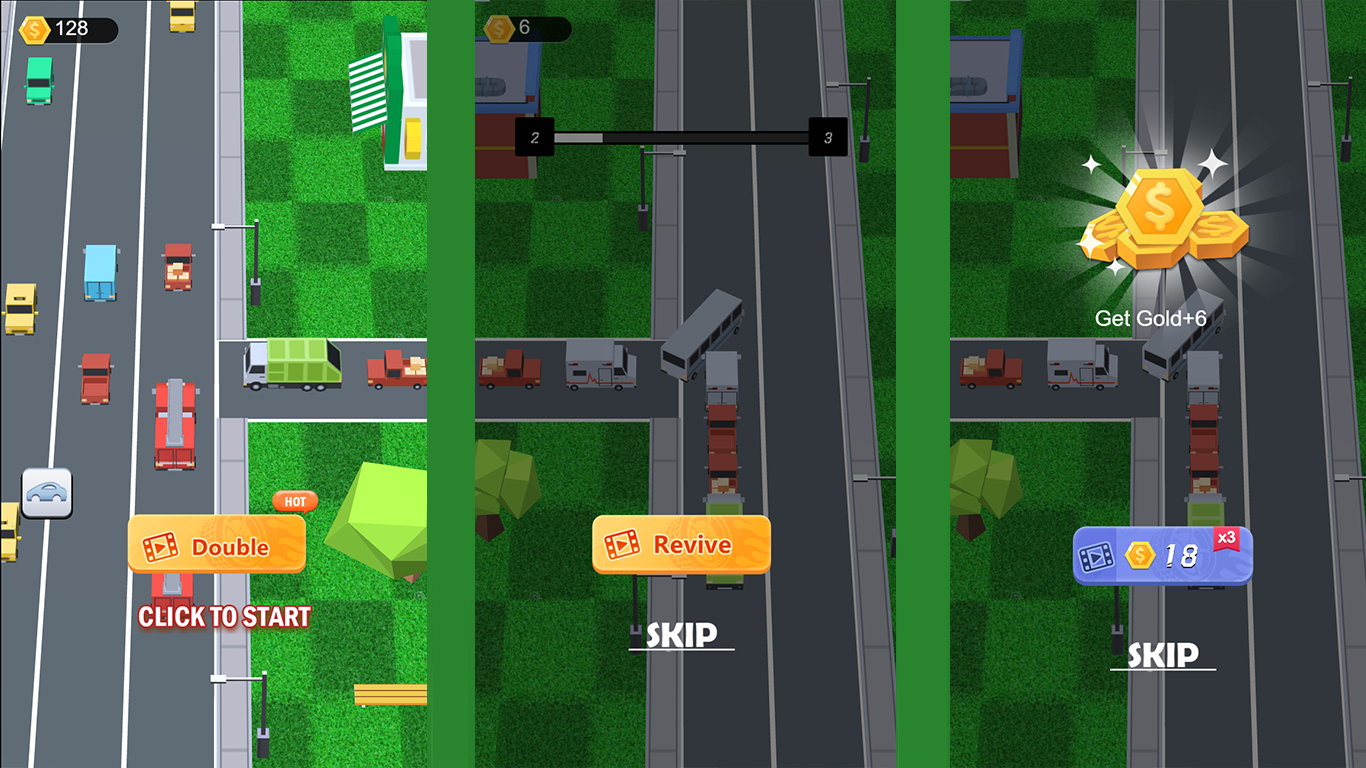
Task: Tap the Revive button
Action: 680,544
